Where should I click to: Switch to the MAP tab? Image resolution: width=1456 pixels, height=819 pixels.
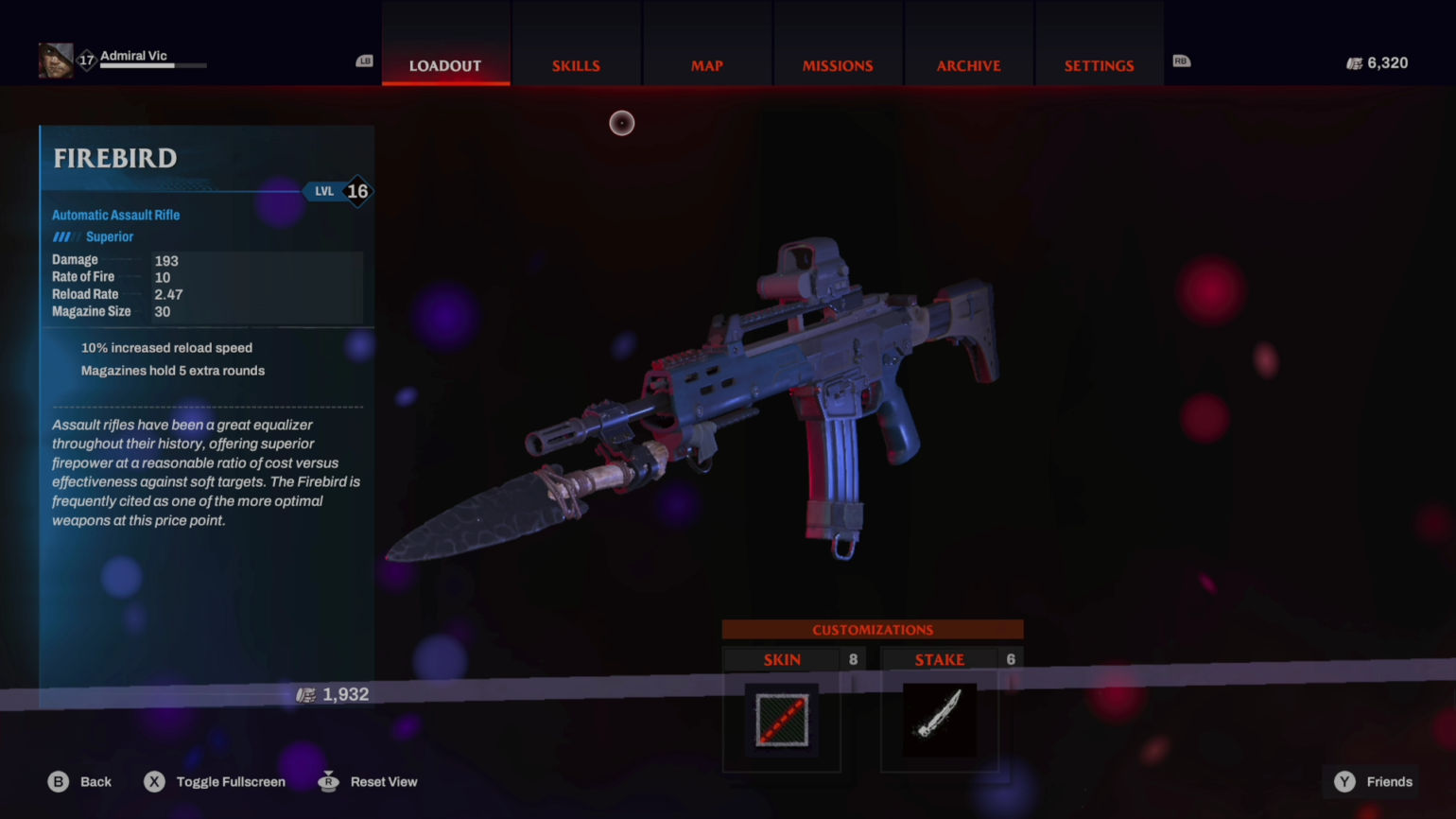coord(706,65)
